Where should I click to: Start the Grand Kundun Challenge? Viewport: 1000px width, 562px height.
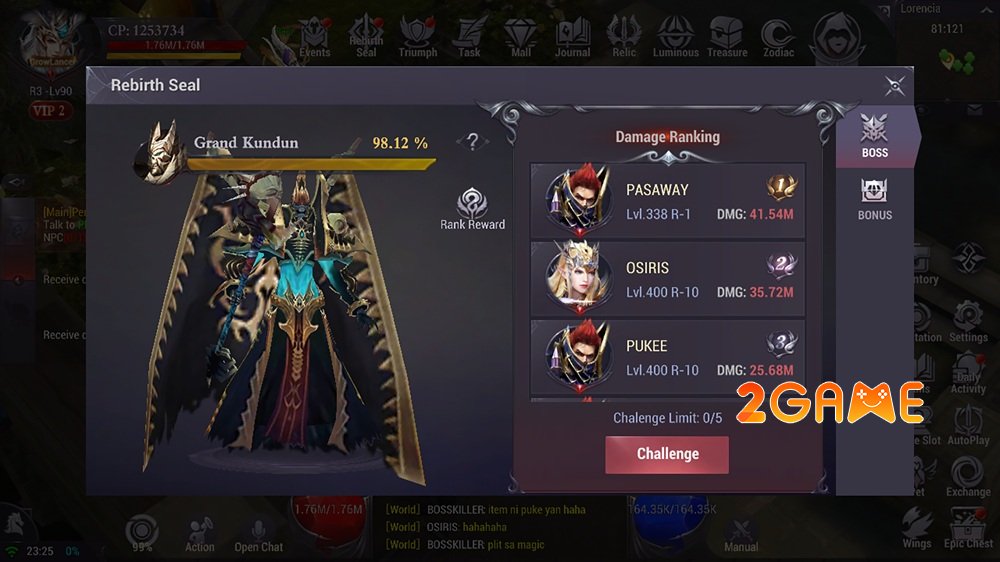tap(667, 454)
